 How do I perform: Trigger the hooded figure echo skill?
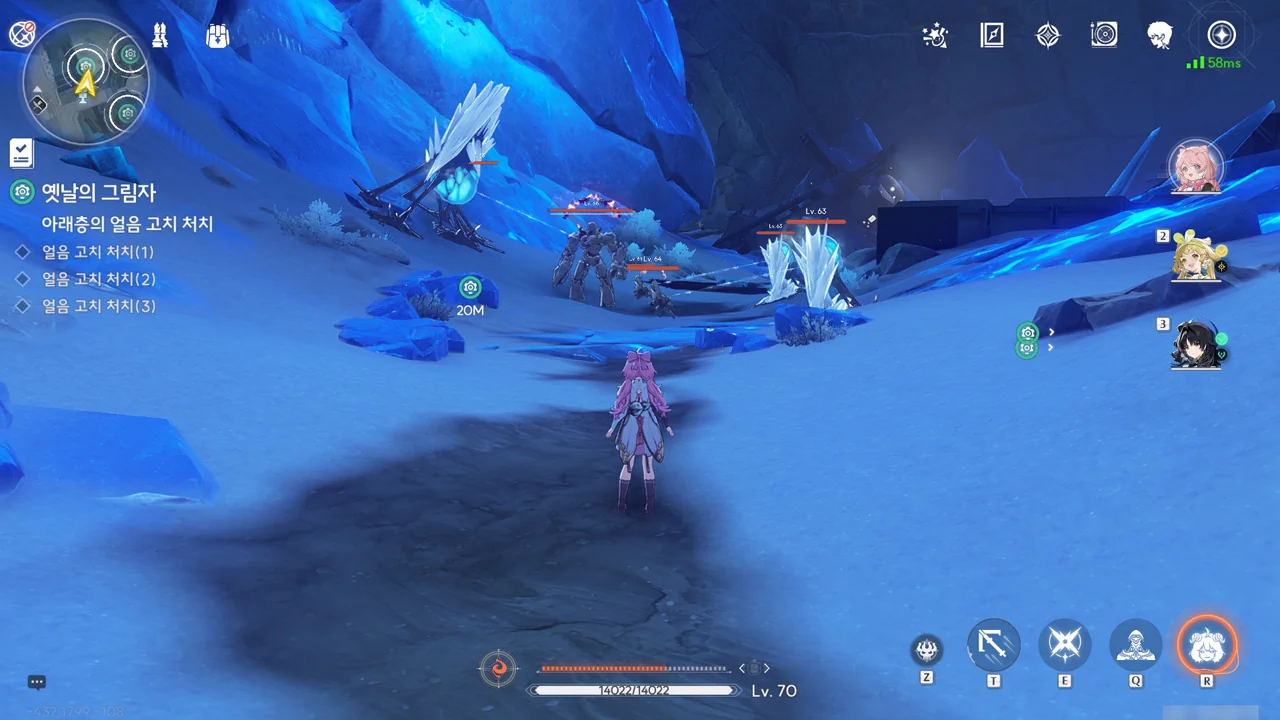(x=1136, y=645)
